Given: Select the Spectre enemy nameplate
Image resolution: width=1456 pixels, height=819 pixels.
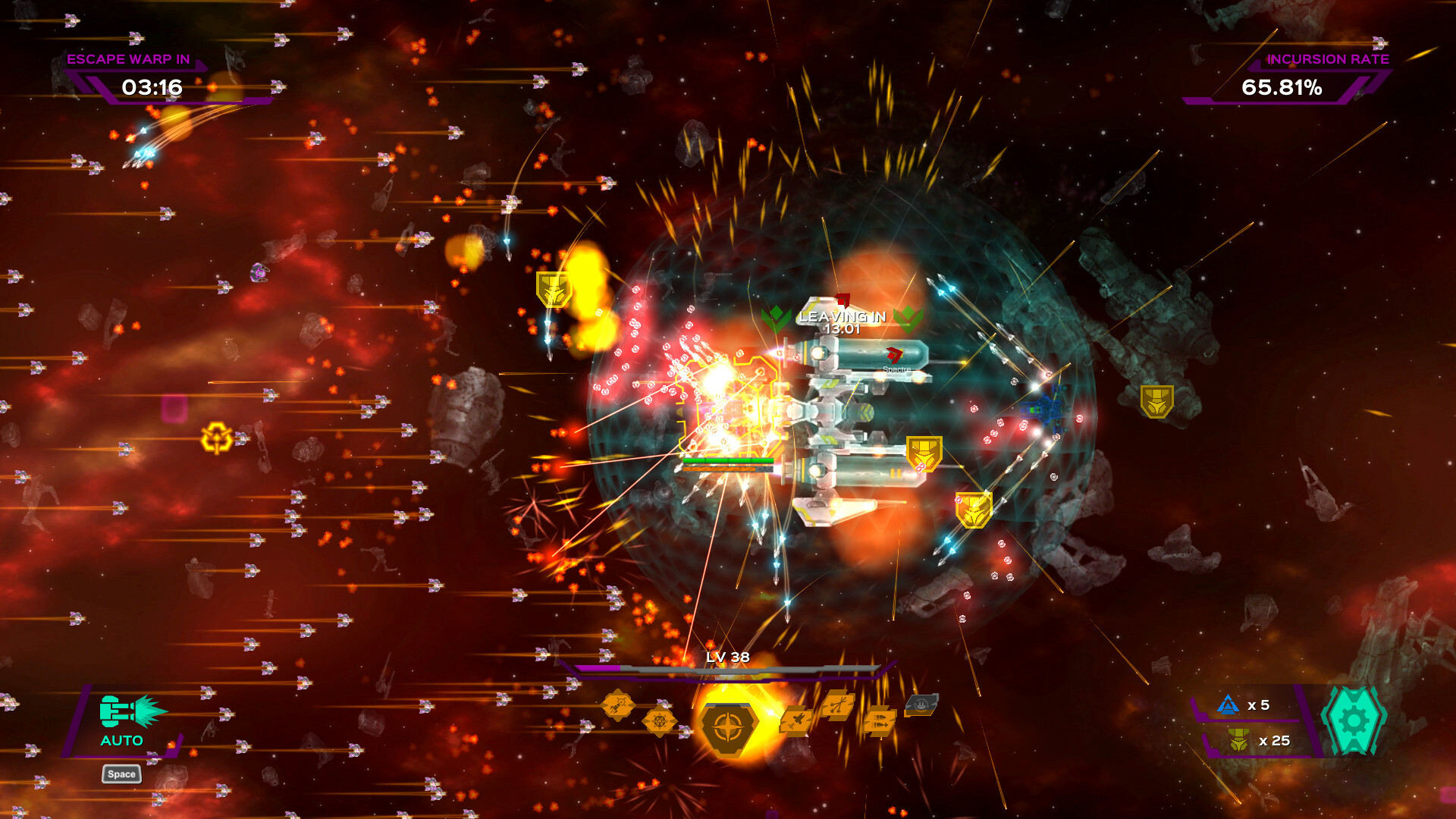Looking at the screenshot, I should [897, 369].
